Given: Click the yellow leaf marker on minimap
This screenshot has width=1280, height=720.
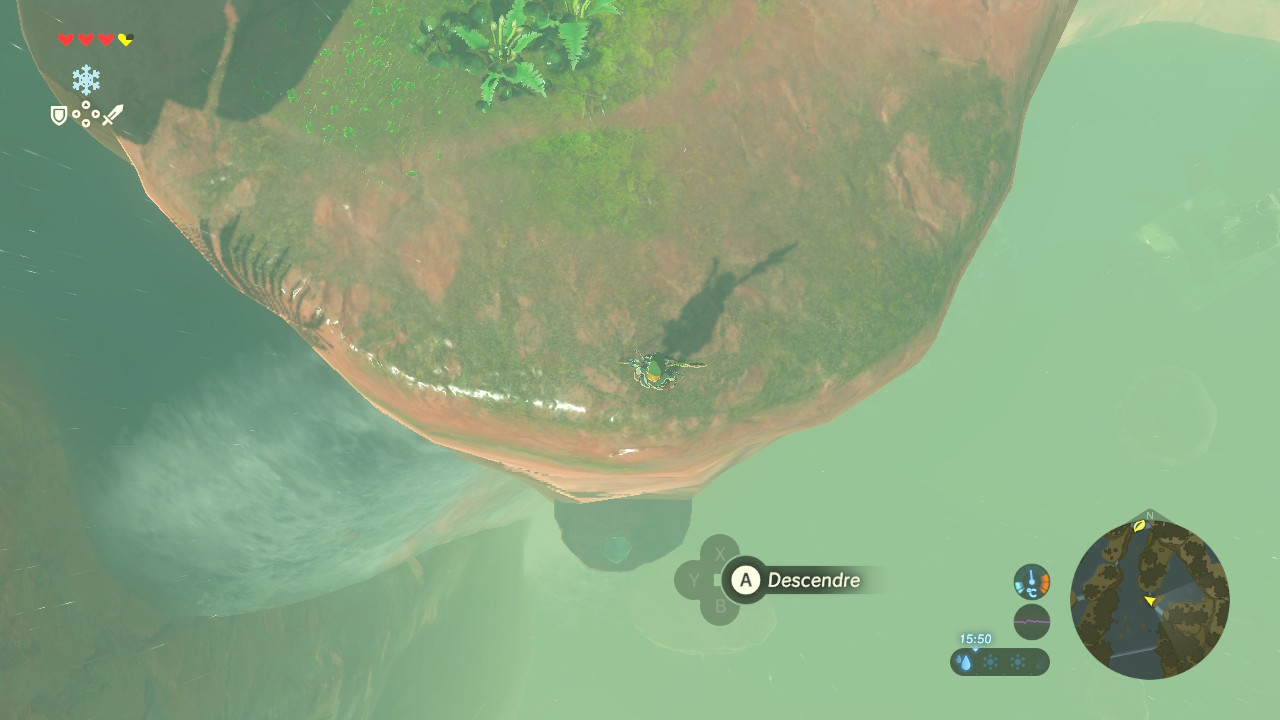Looking at the screenshot, I should [x=1139, y=524].
